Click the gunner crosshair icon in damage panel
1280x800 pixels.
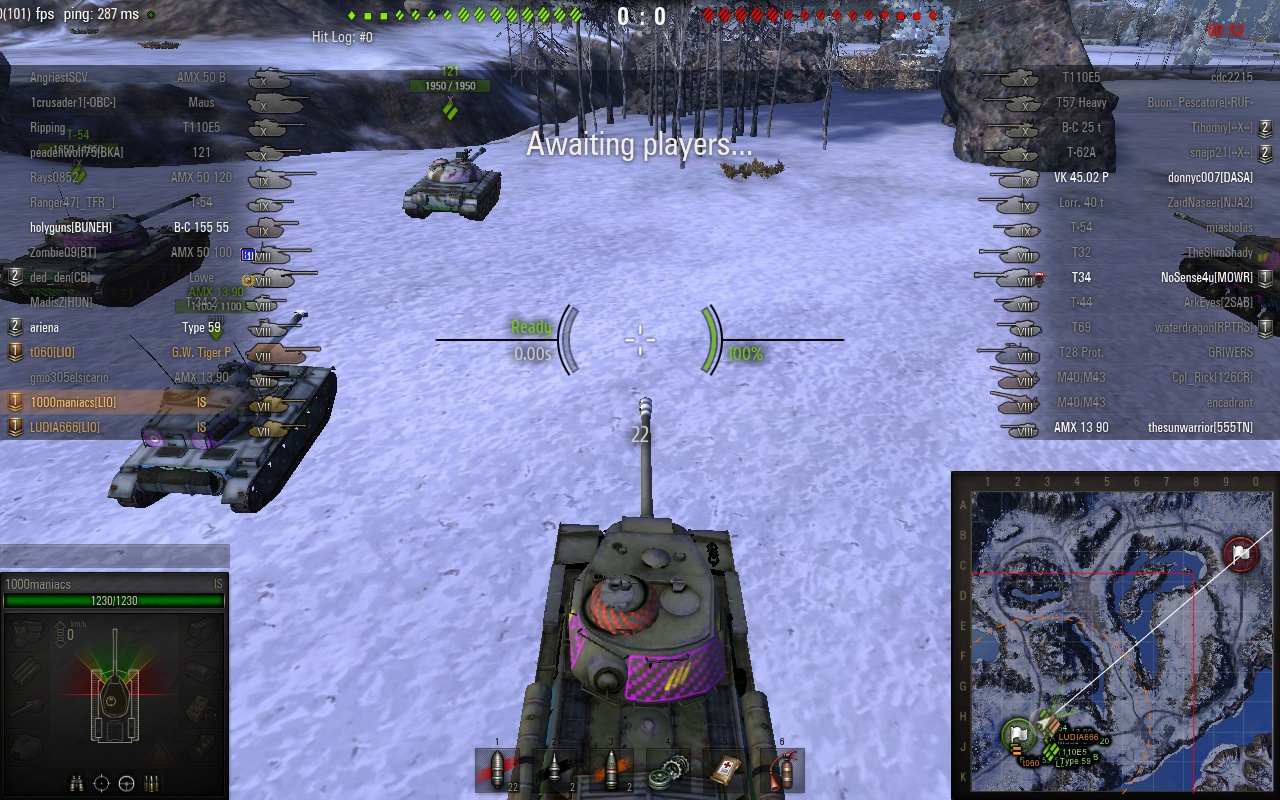(102, 783)
